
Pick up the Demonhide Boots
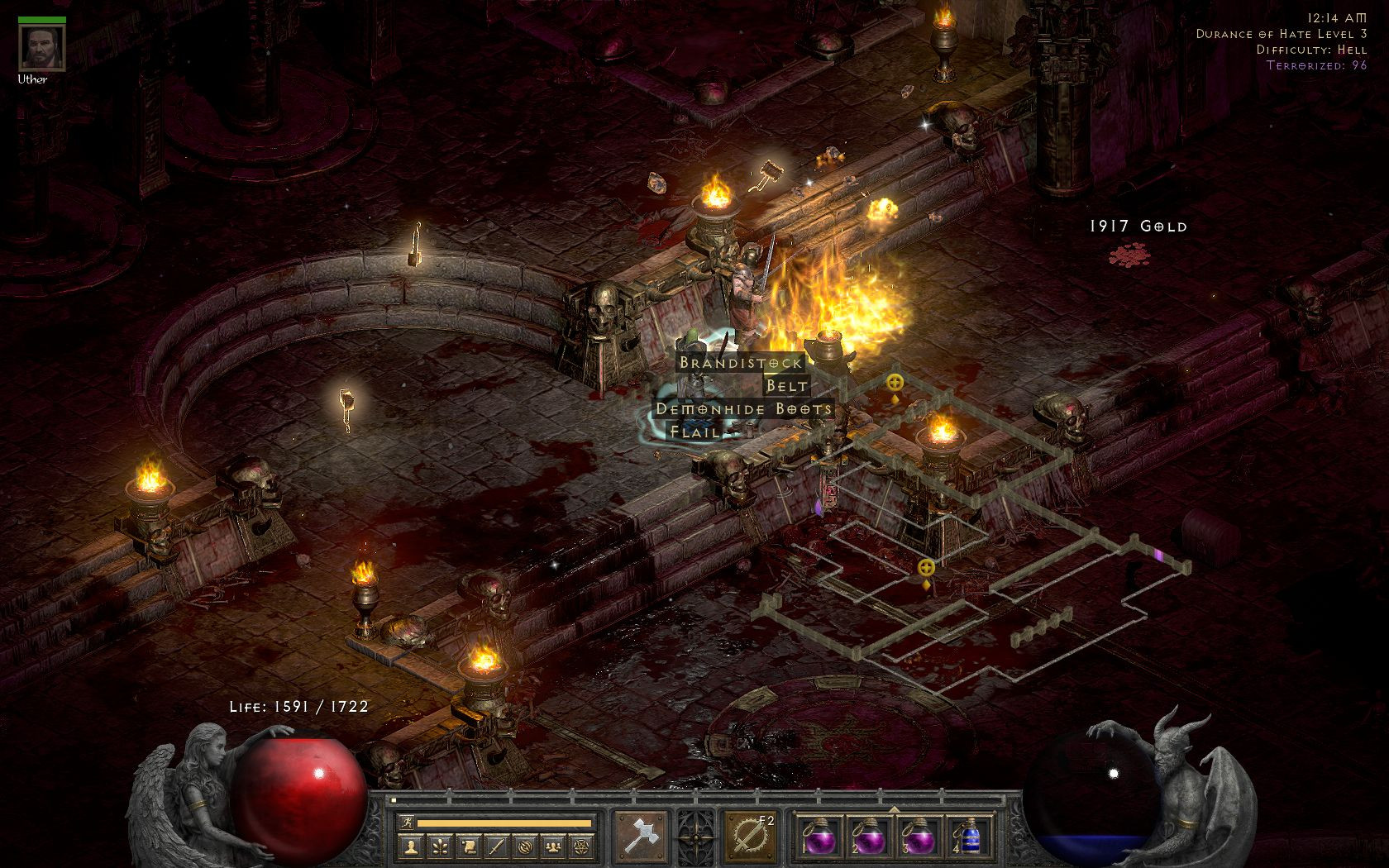click(x=742, y=408)
